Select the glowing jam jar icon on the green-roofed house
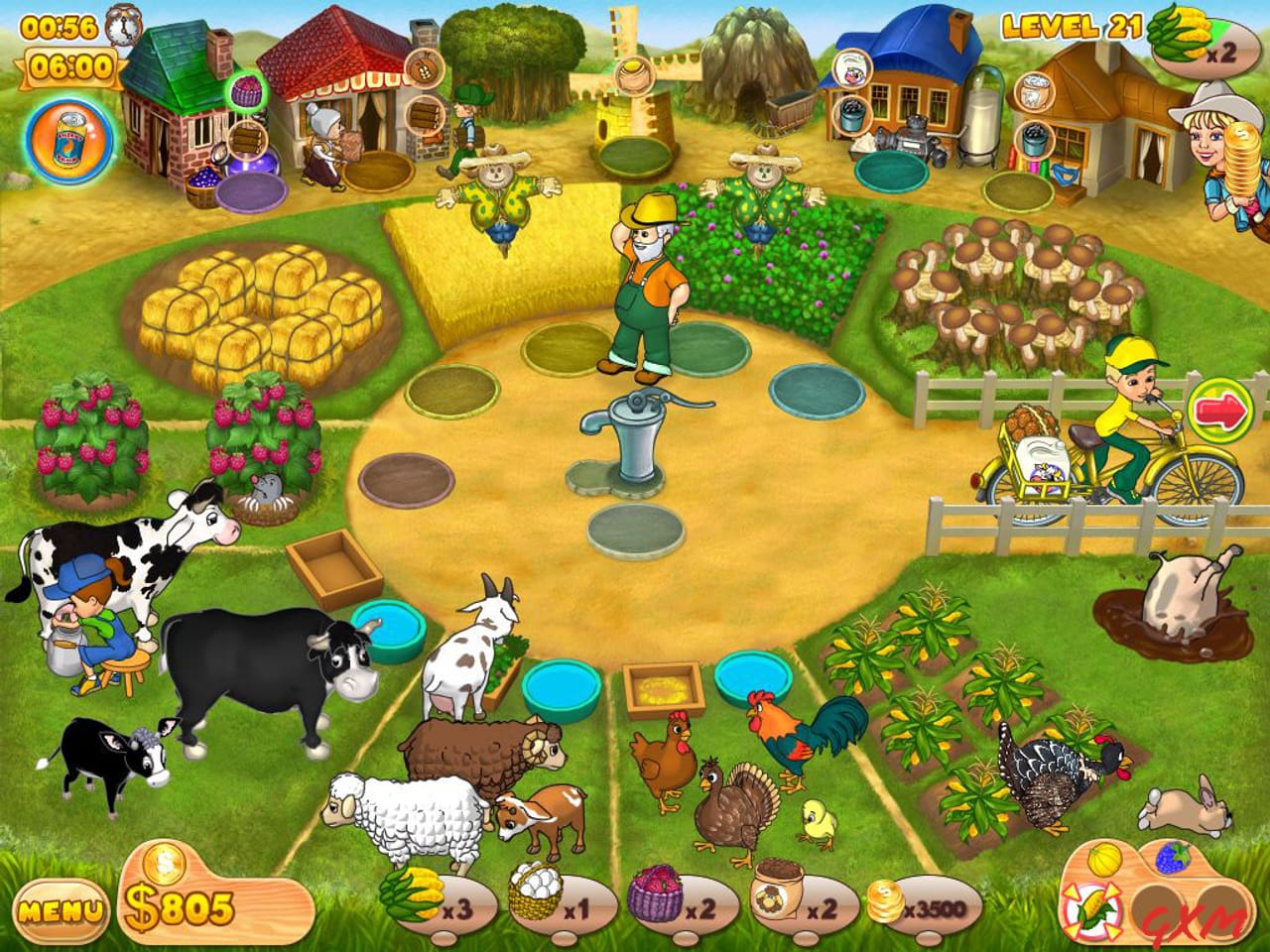Screen dimensions: 1270x952 tap(248, 89)
